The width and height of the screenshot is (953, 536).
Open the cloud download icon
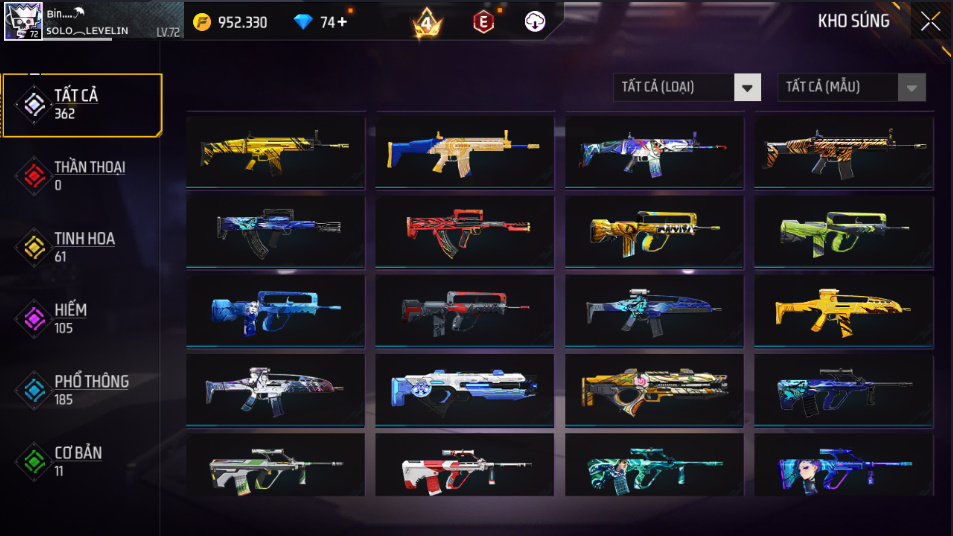point(536,22)
